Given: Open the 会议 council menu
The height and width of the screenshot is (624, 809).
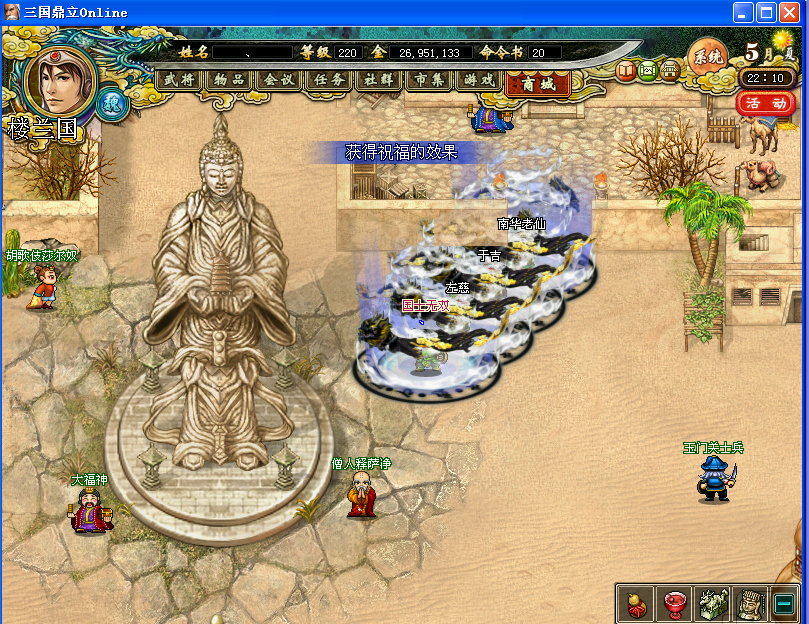Looking at the screenshot, I should coord(280,80).
